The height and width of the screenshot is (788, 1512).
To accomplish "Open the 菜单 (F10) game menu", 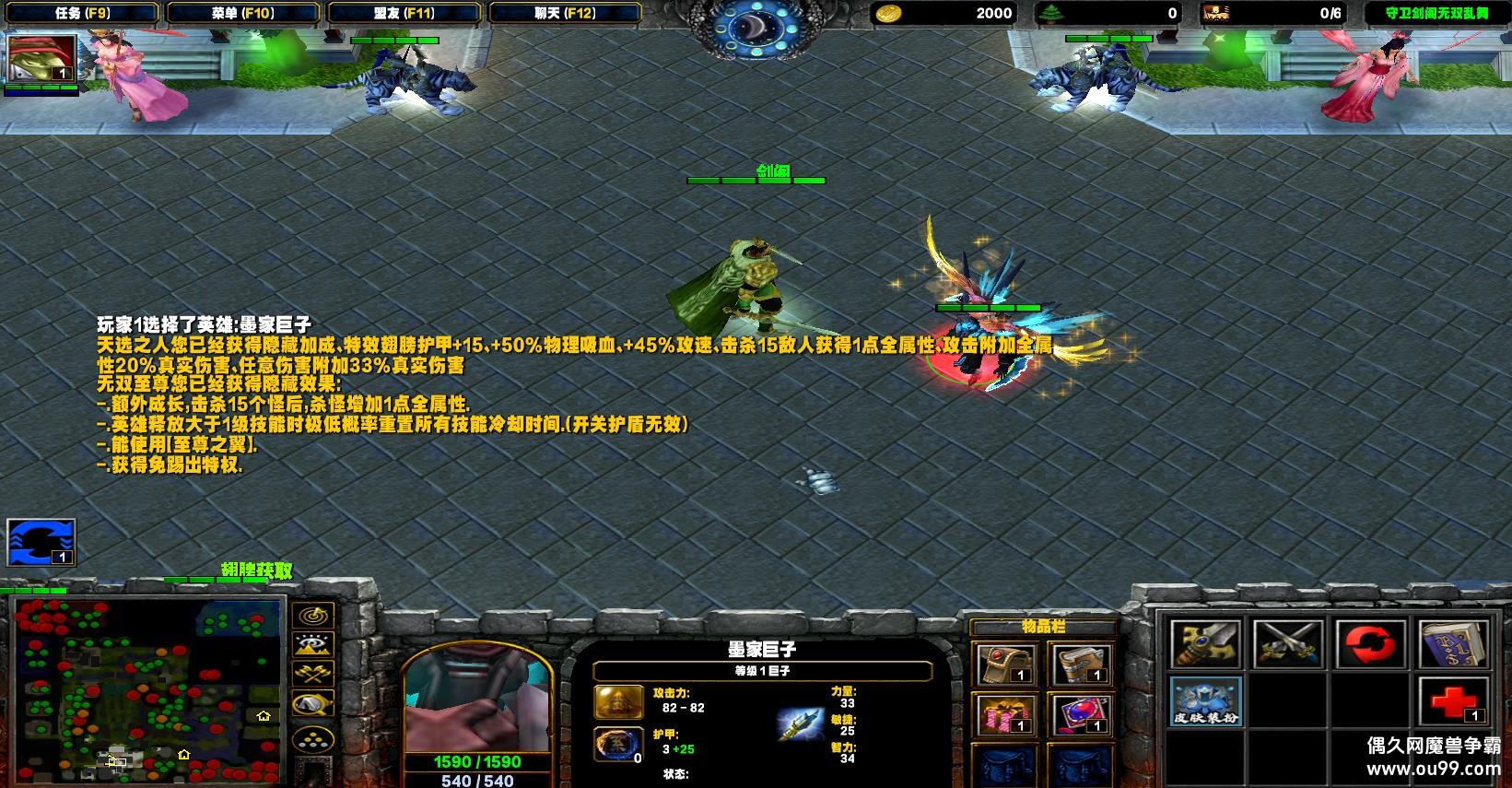I will [x=242, y=13].
